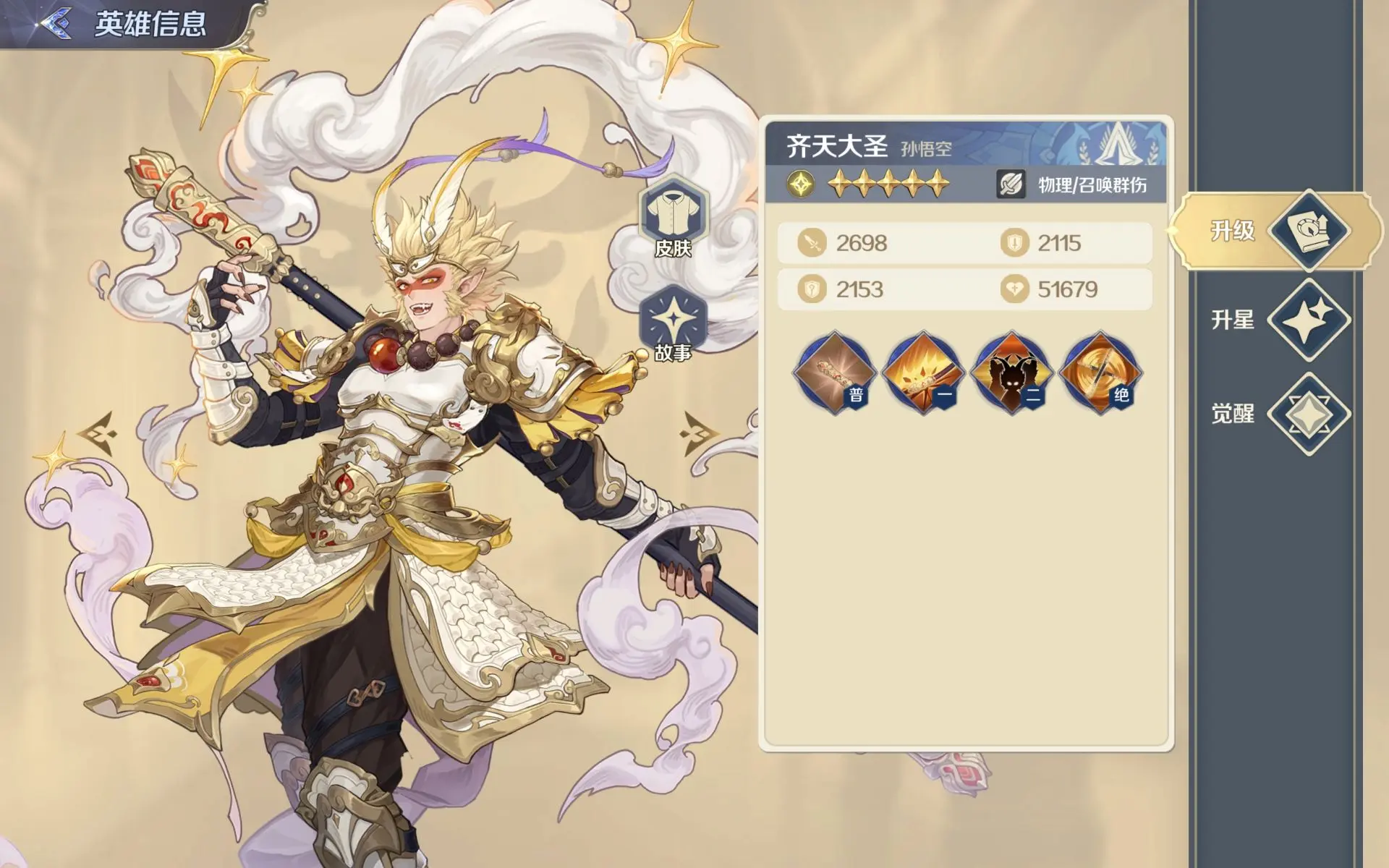The height and width of the screenshot is (868, 1389).
Task: Click the gold hero quality medal icon
Action: pos(799,183)
